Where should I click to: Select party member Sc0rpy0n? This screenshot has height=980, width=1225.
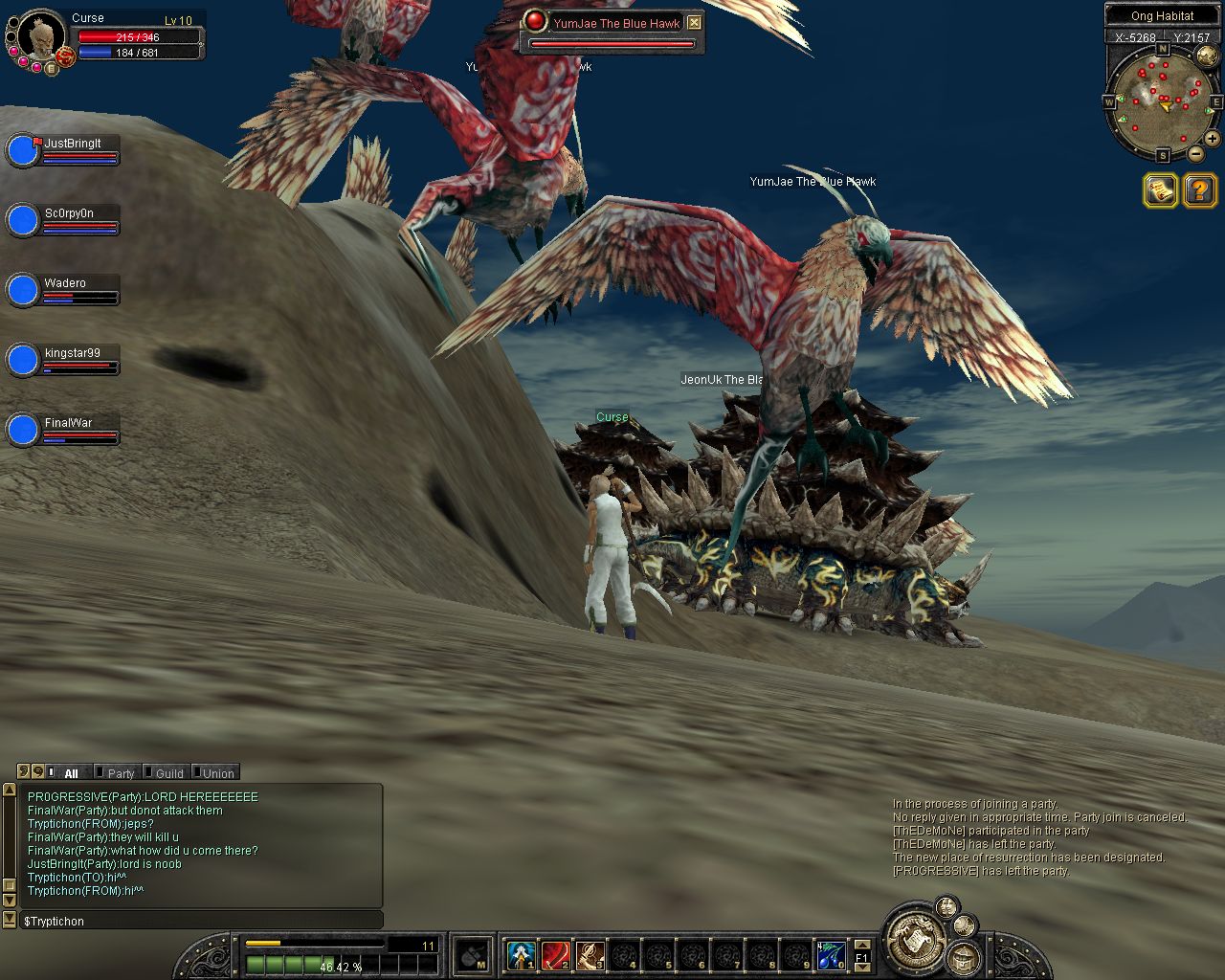[22, 221]
